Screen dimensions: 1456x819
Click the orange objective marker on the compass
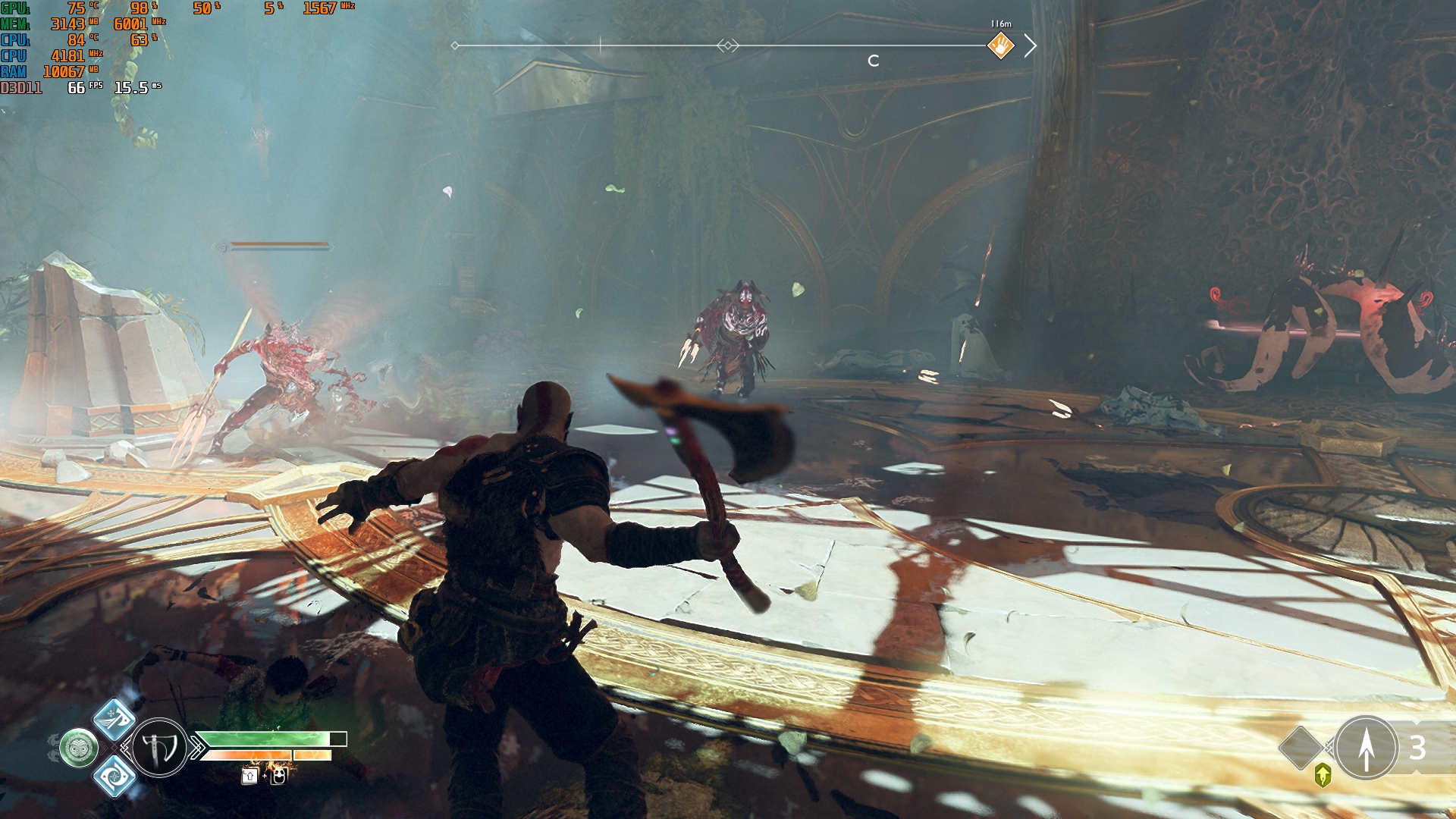(x=1000, y=45)
